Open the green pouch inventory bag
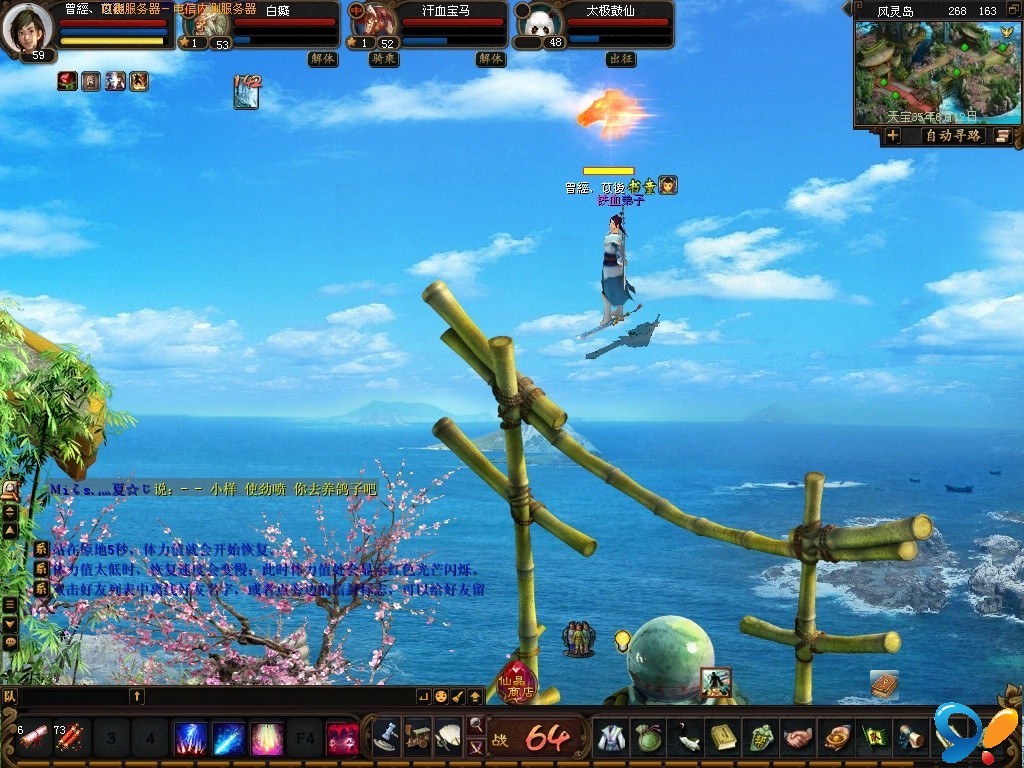 click(649, 738)
